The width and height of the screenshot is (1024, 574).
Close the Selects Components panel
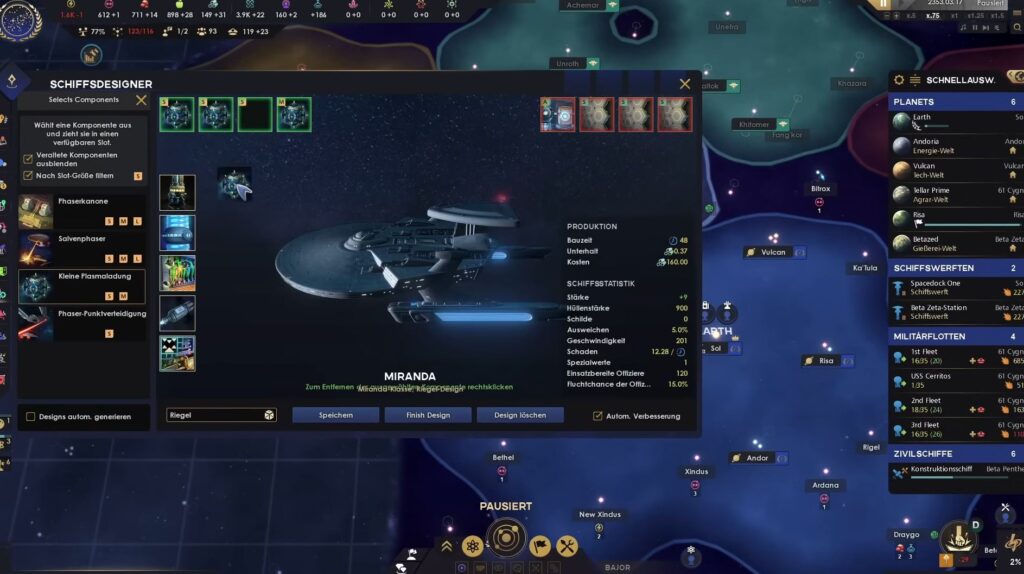[141, 100]
